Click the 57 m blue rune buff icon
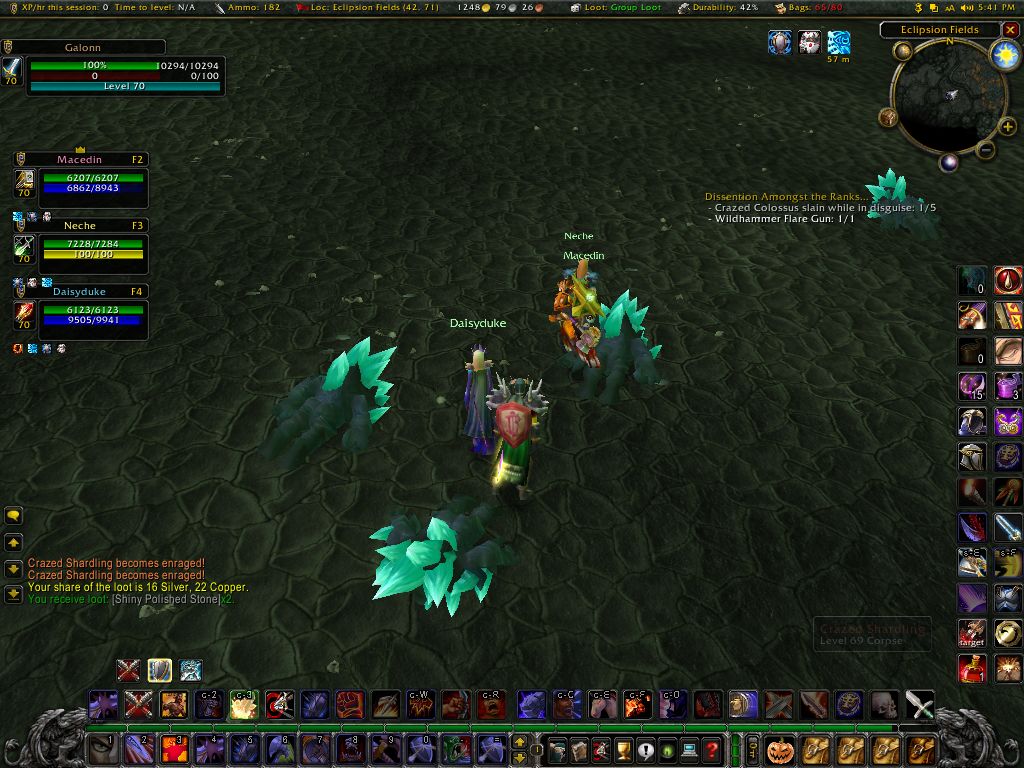 [838, 42]
